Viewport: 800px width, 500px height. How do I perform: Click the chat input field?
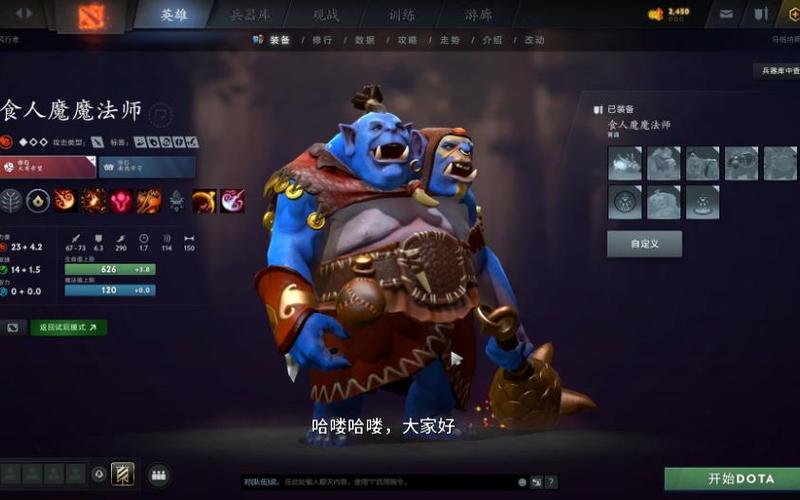pos(380,482)
